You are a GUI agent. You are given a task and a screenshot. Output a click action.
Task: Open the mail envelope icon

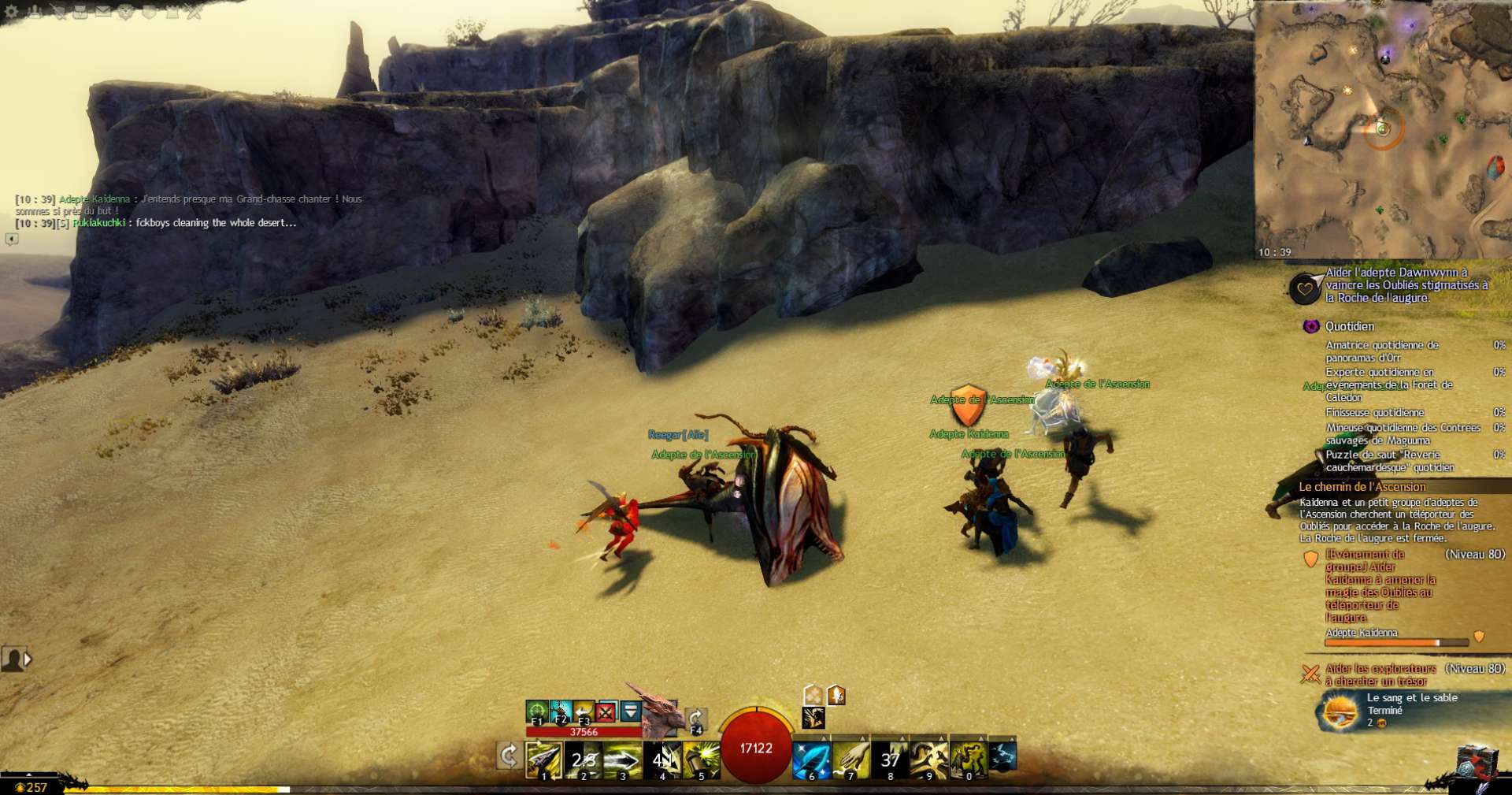103,12
